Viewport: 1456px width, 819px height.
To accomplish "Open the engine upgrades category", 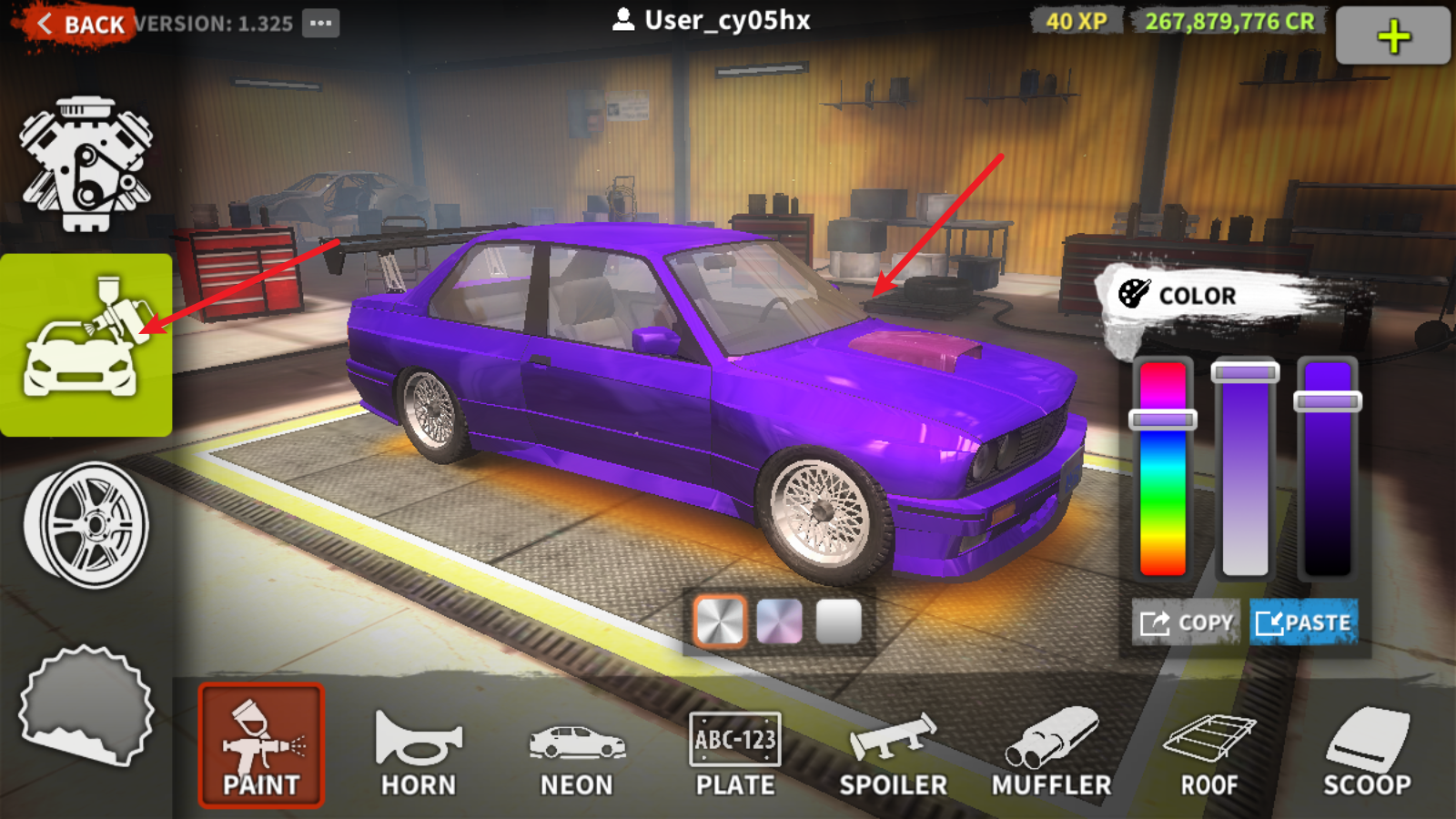I will (86, 164).
